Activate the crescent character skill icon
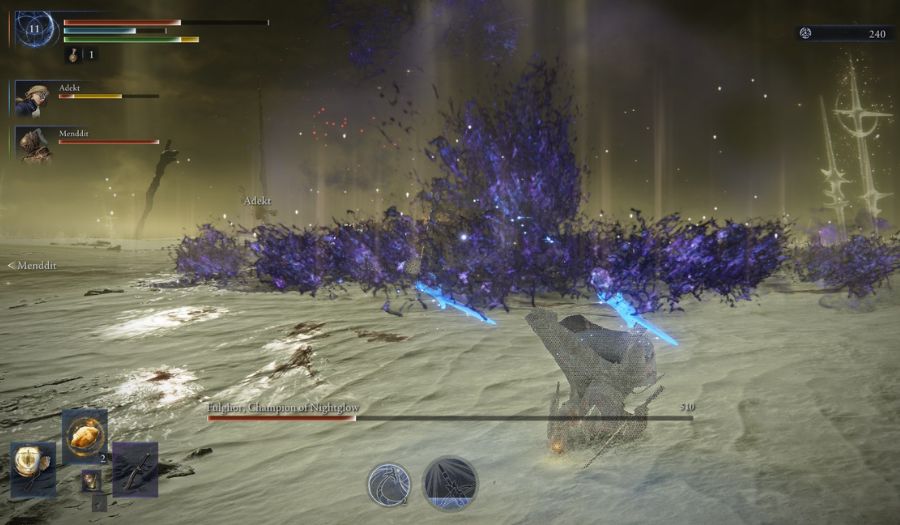This screenshot has width=900, height=525. coord(388,485)
